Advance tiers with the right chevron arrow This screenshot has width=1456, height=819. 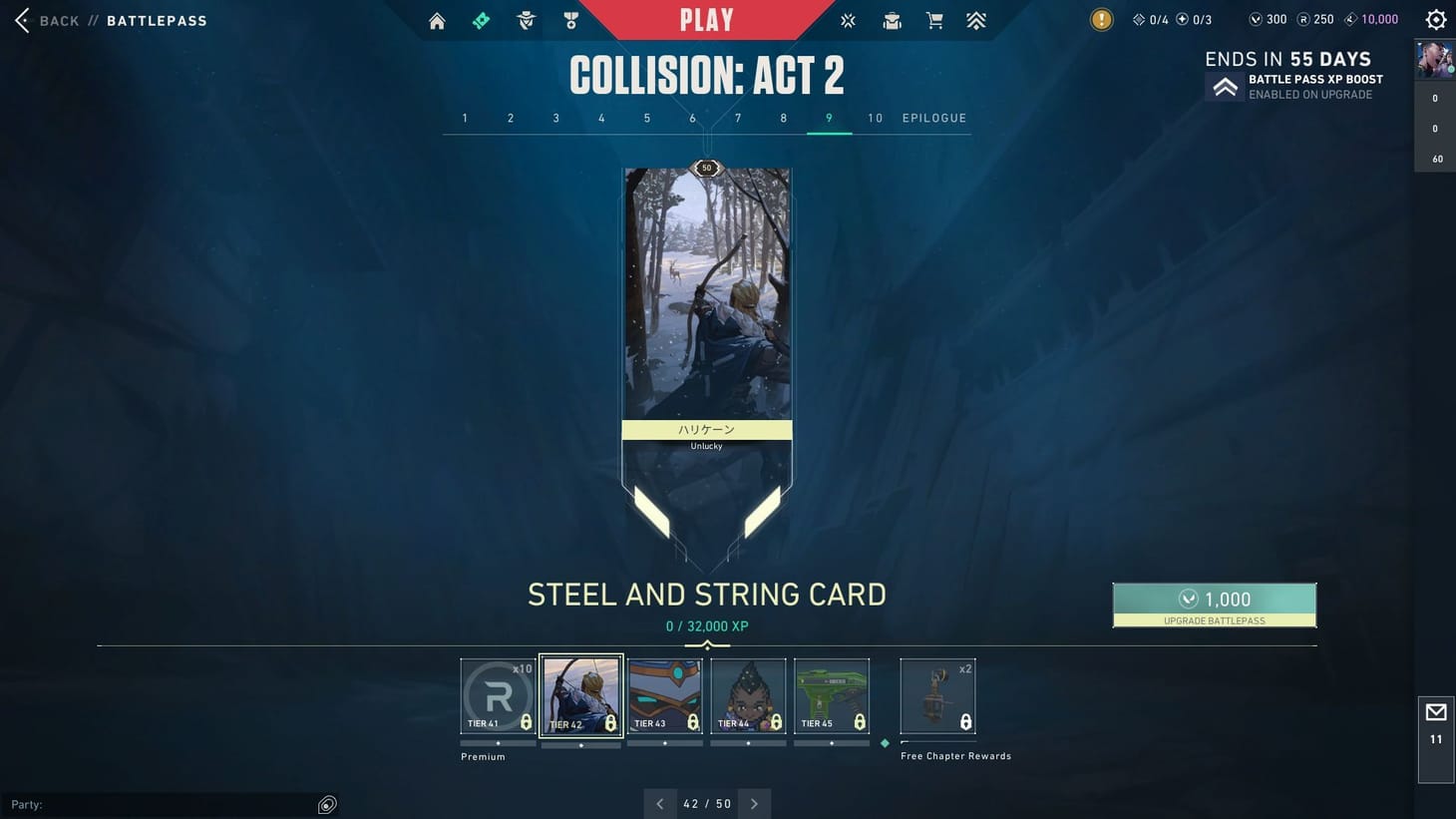(x=754, y=803)
